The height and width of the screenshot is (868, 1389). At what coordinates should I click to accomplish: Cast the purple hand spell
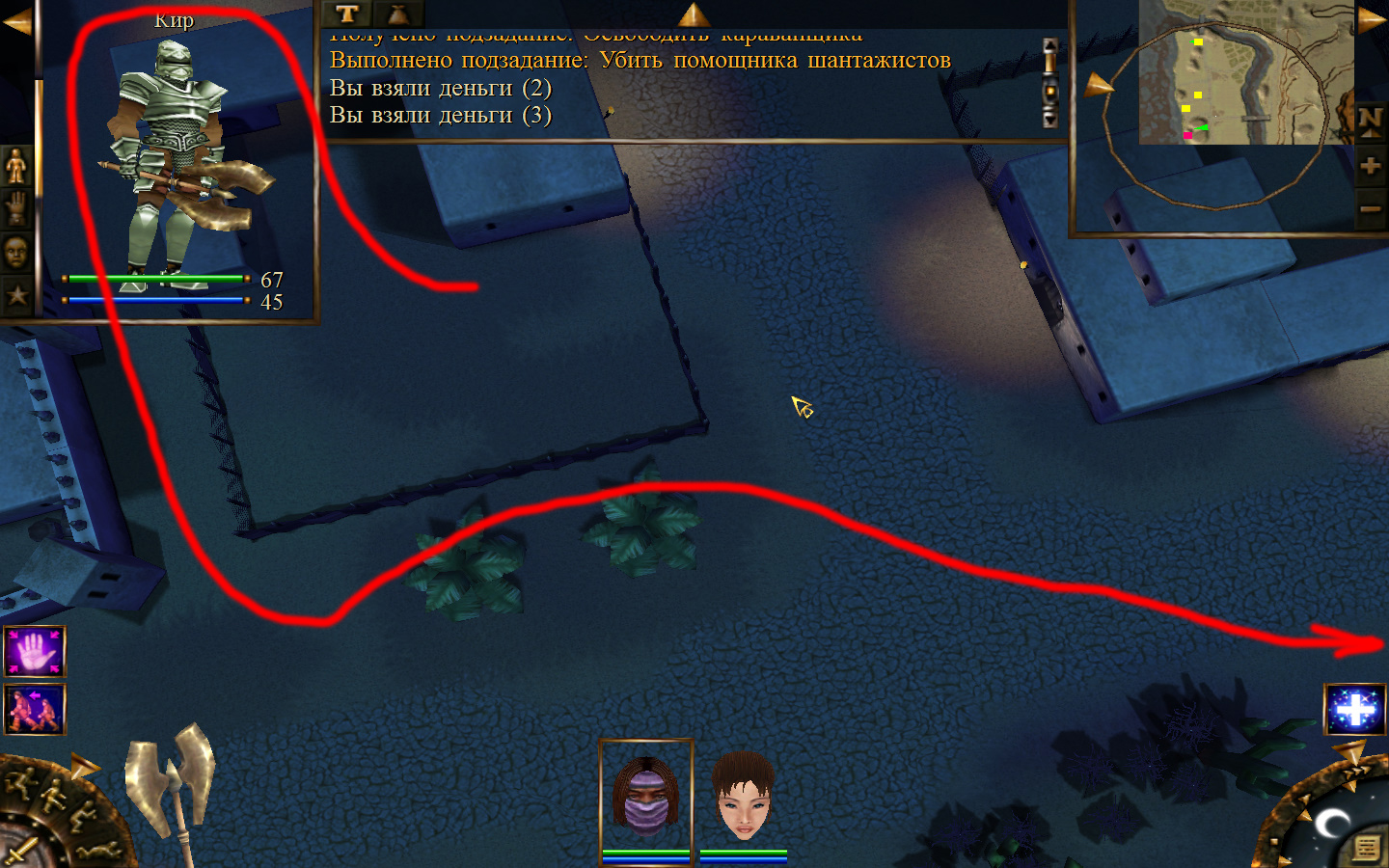[x=35, y=652]
